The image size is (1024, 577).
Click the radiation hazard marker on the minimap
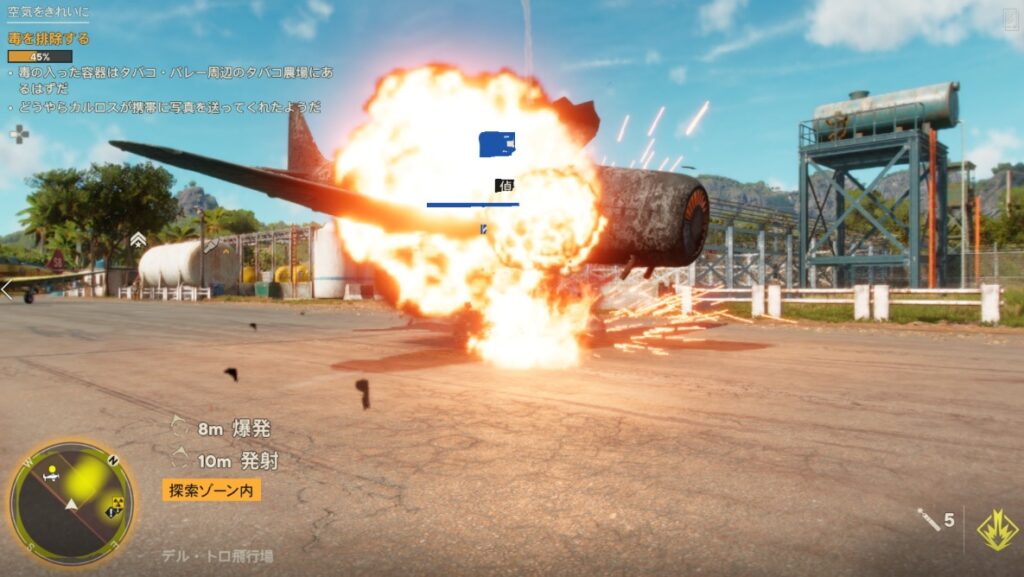[x=116, y=503]
